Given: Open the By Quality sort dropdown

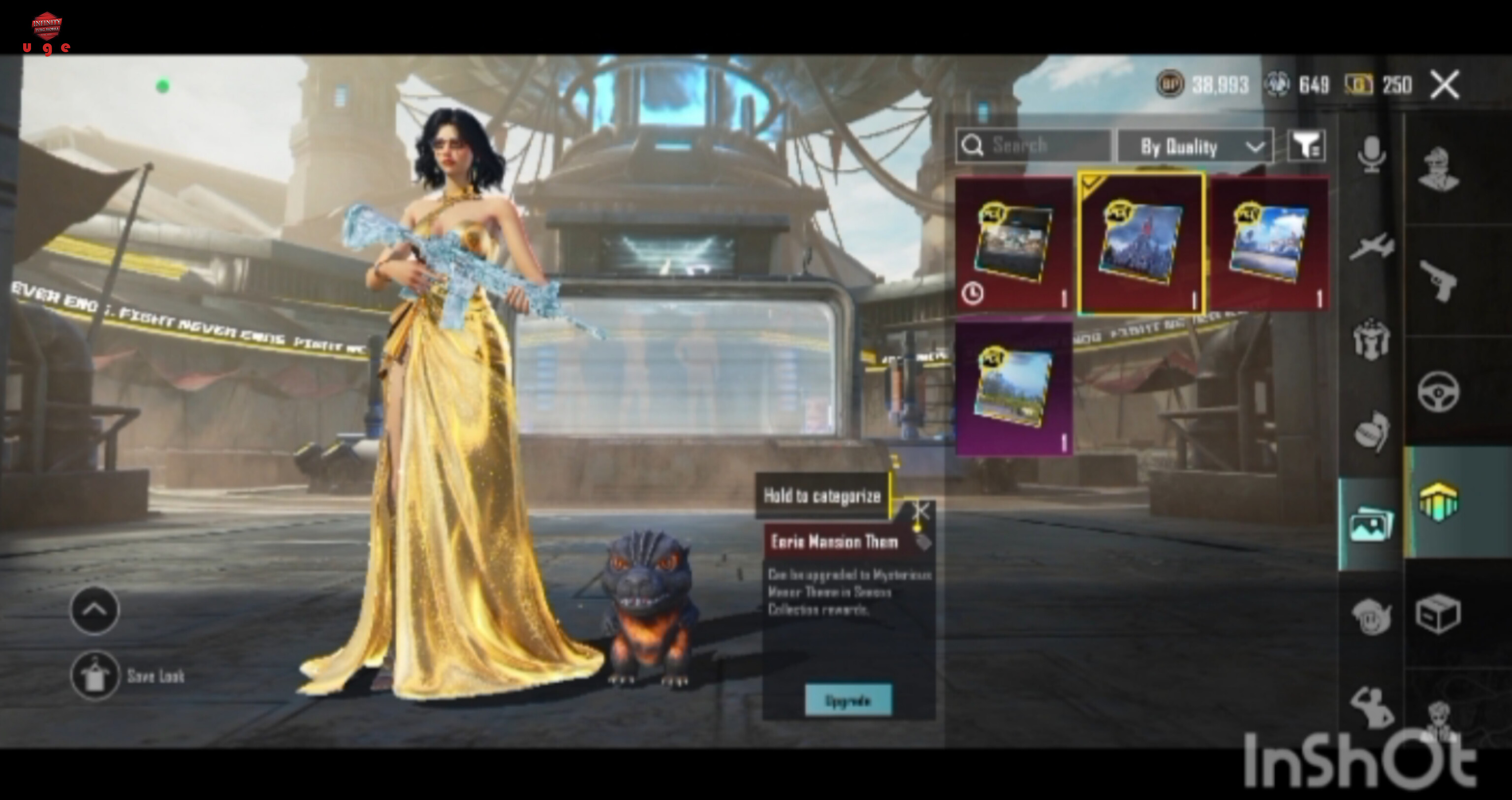Looking at the screenshot, I should 1195,146.
